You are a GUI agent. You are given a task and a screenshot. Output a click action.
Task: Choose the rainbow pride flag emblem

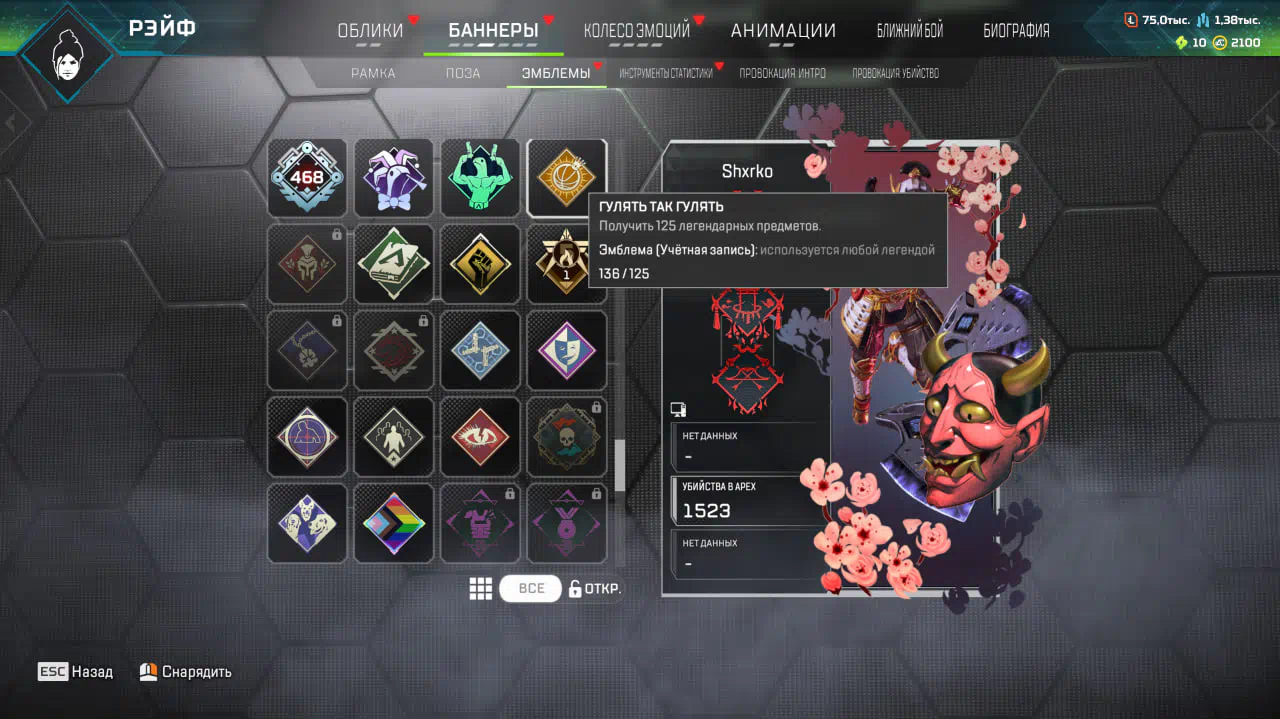[394, 523]
